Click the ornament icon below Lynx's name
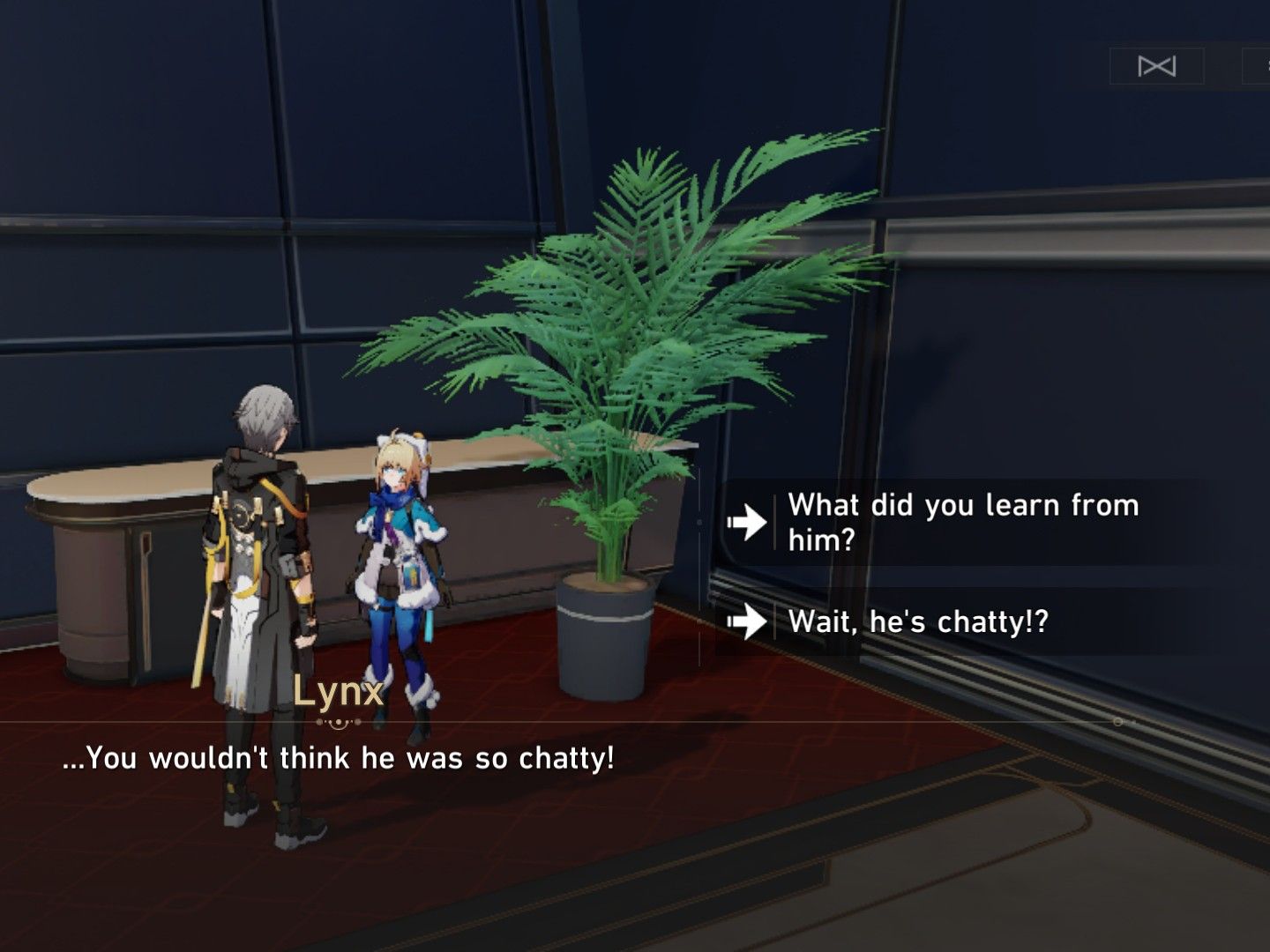Viewport: 1270px width, 952px height. point(337,723)
